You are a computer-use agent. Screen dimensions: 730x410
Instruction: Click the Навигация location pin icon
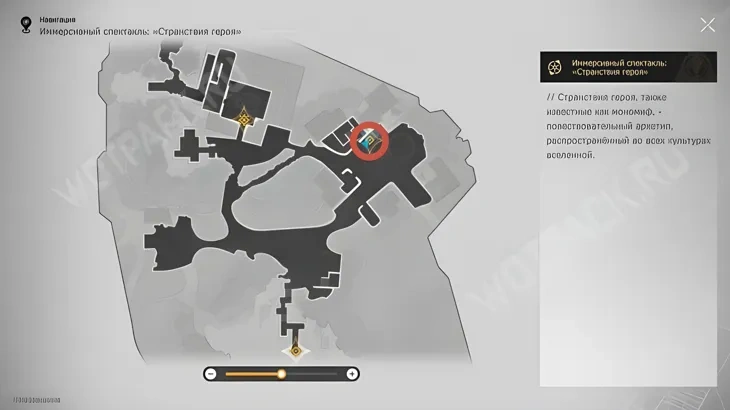coord(23,24)
